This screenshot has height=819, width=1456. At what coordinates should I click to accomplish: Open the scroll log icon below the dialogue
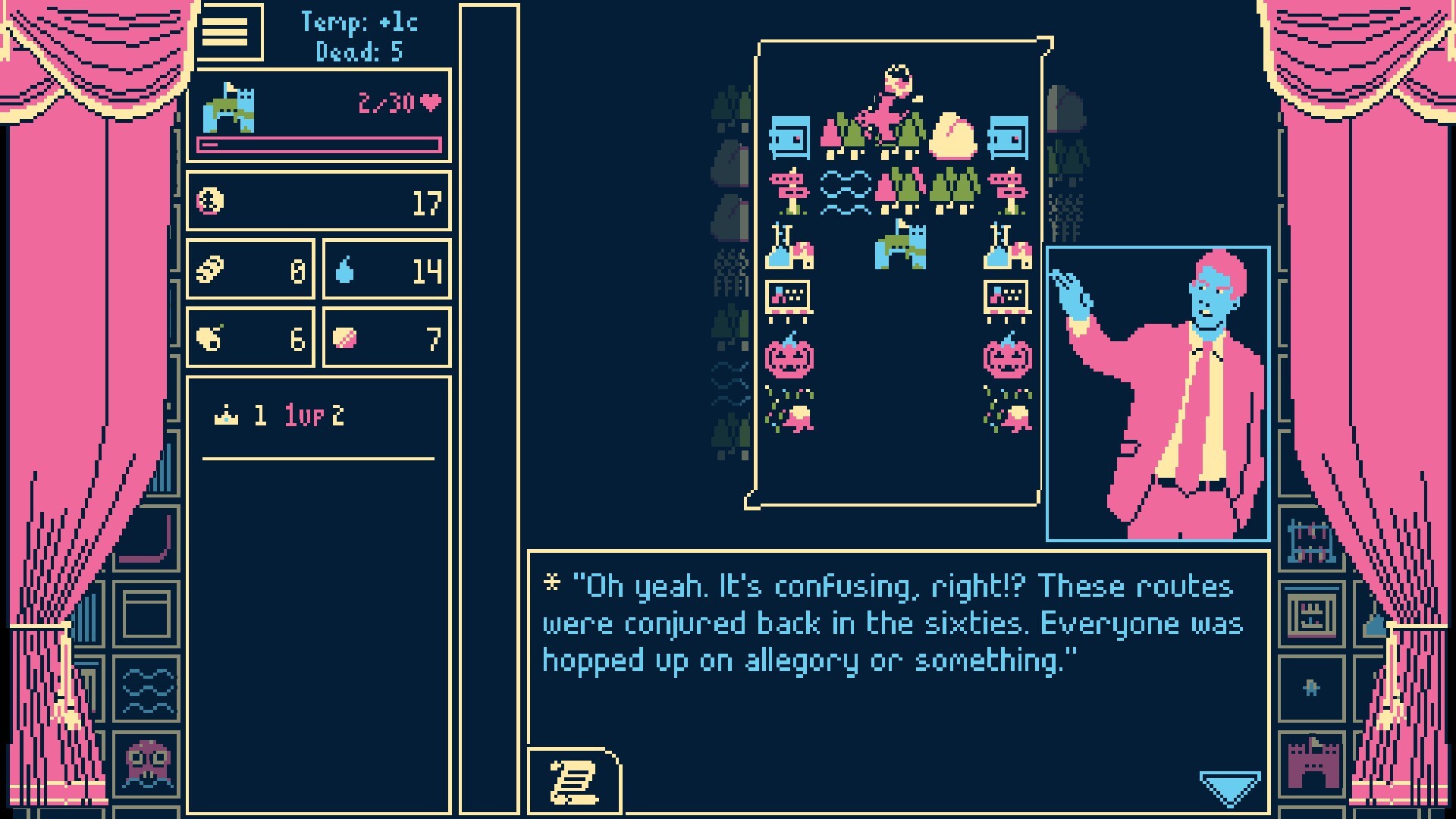pyautogui.click(x=573, y=783)
